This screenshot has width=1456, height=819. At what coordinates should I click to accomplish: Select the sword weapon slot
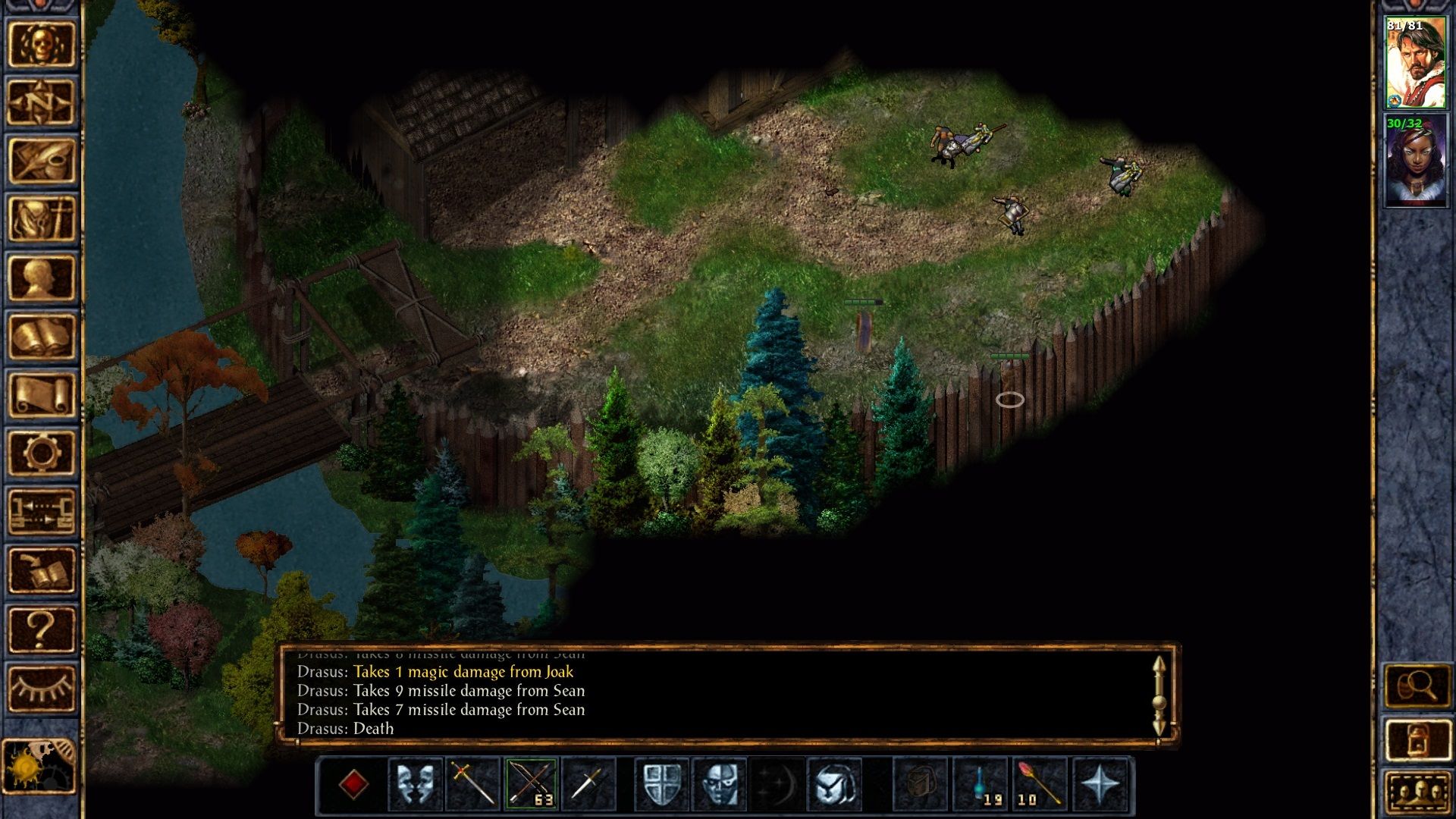tap(473, 783)
